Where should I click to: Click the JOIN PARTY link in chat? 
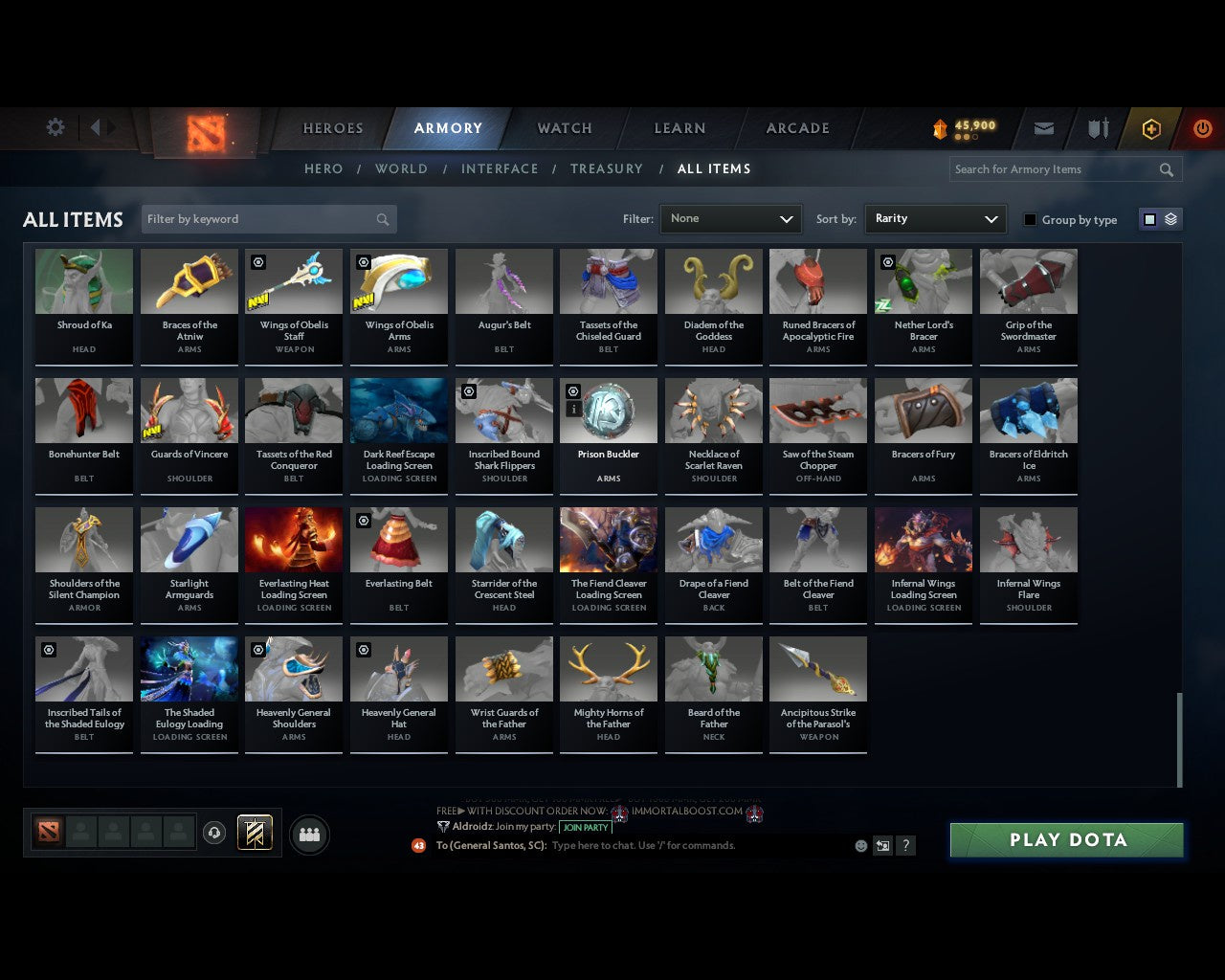point(585,827)
